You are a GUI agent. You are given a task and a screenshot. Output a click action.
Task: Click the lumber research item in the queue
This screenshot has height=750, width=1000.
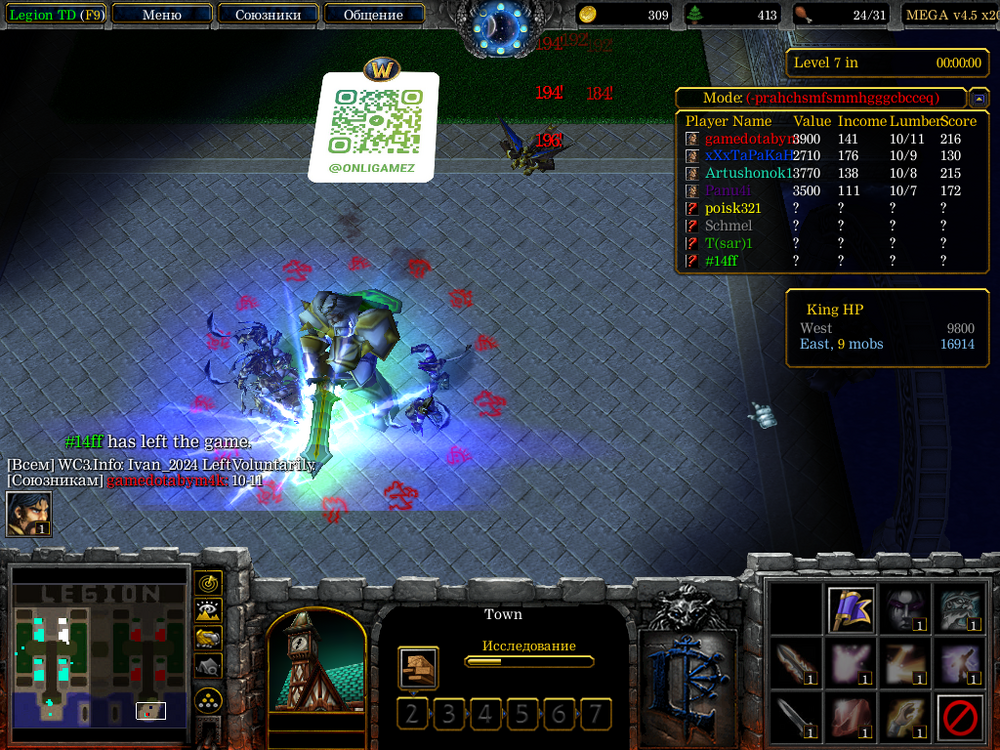point(416,667)
